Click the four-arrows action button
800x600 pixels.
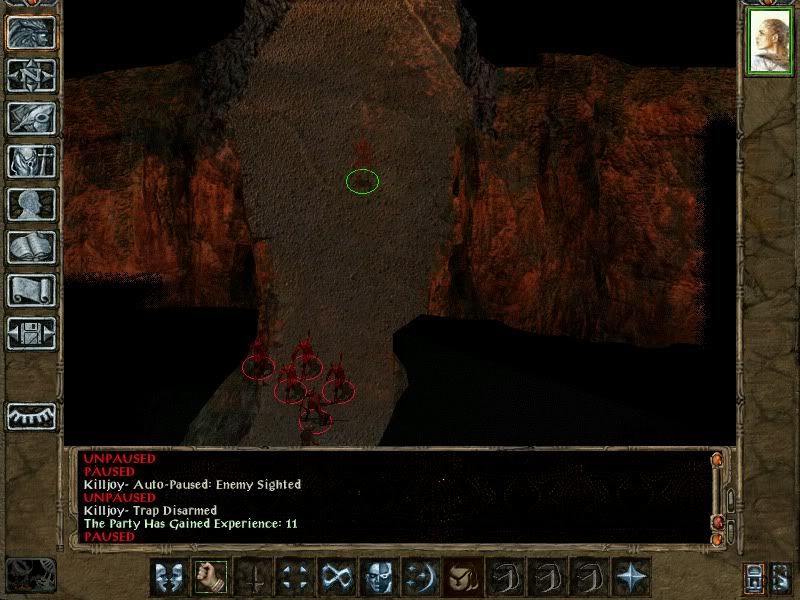coord(293,577)
